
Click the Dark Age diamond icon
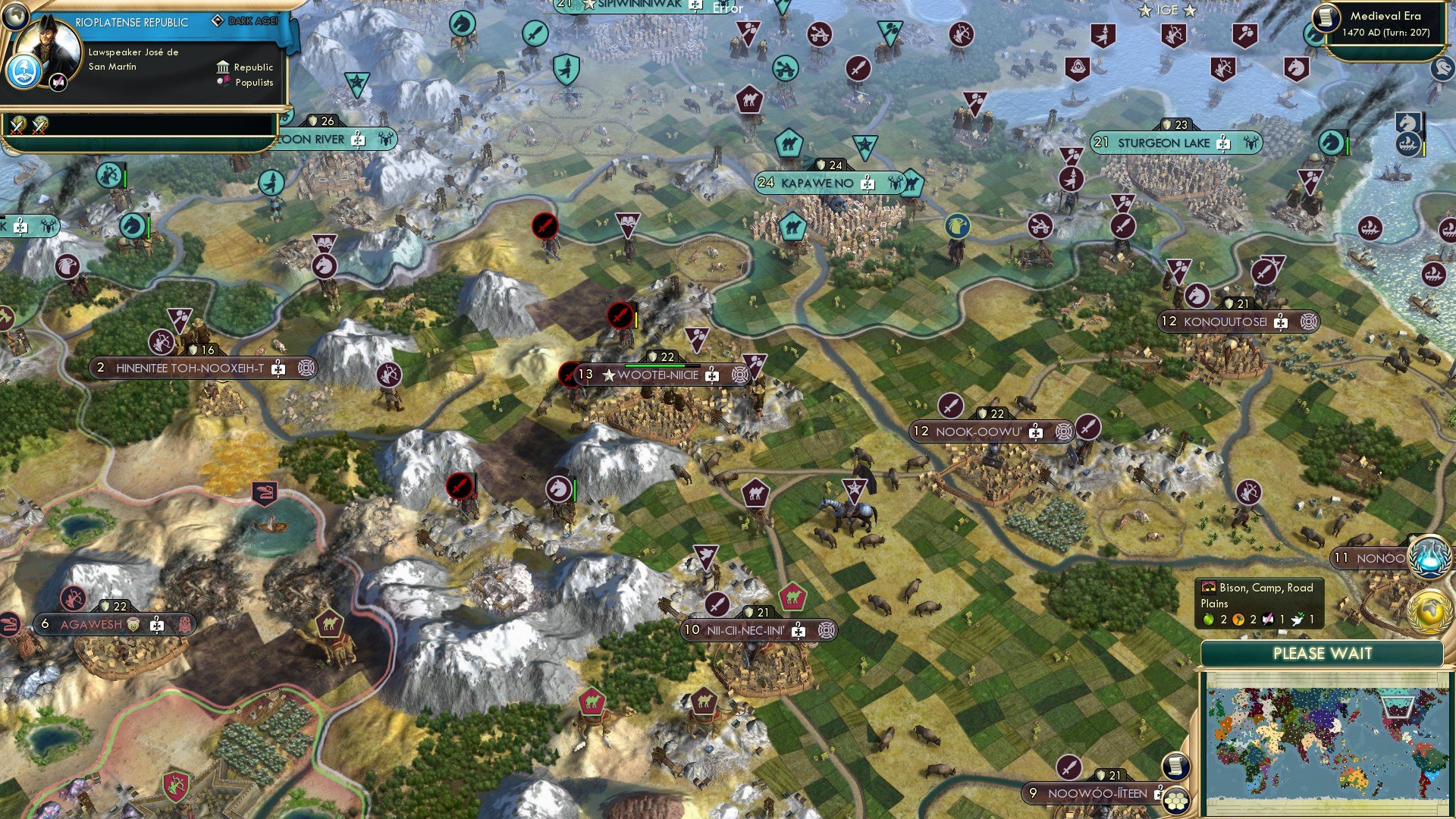tap(218, 20)
